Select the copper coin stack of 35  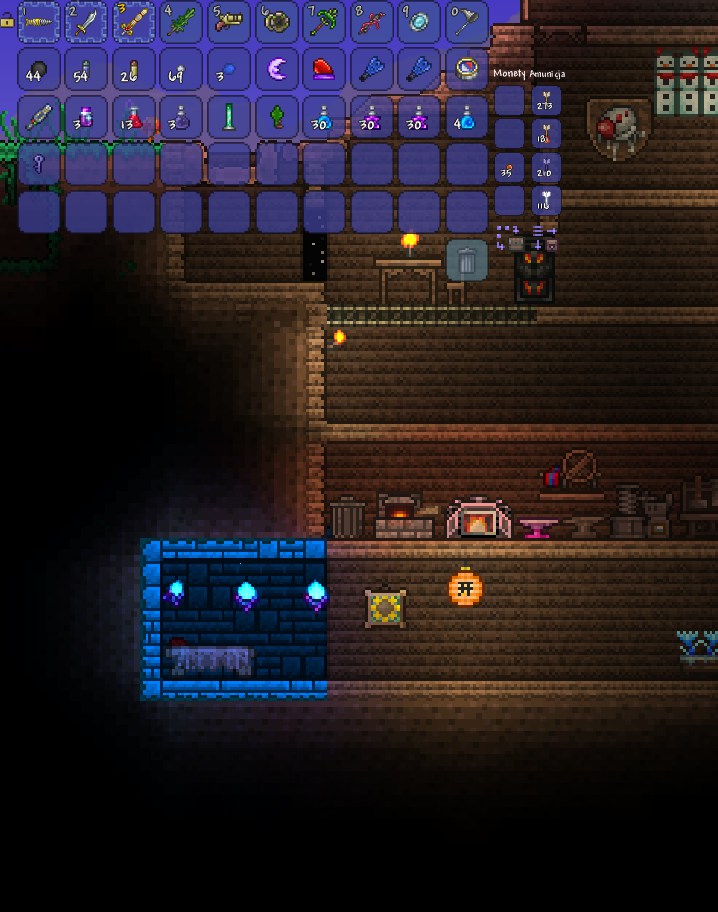click(x=509, y=168)
